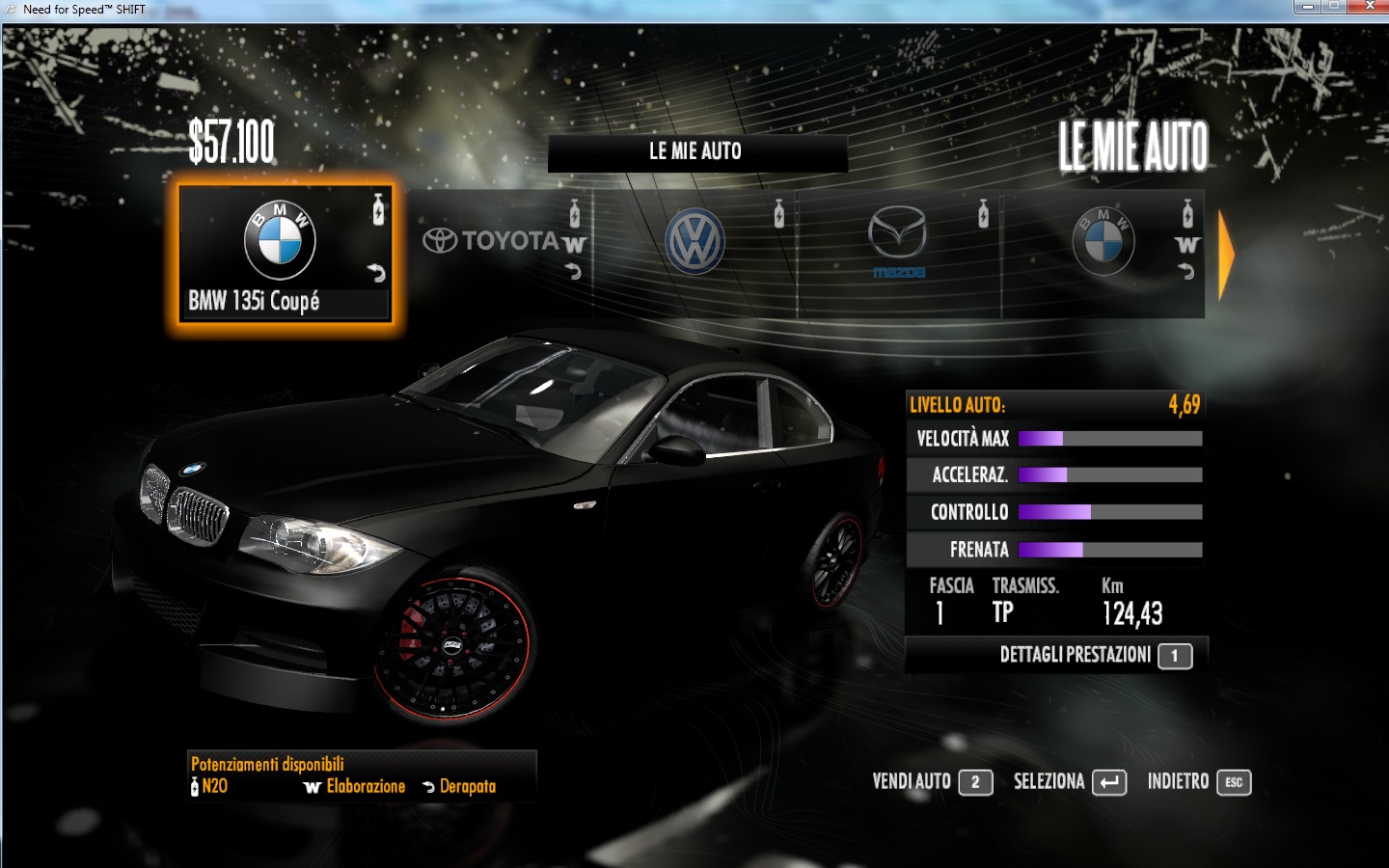Viewport: 1389px width, 868px height.
Task: Minimize the game window
Action: tap(1307, 7)
